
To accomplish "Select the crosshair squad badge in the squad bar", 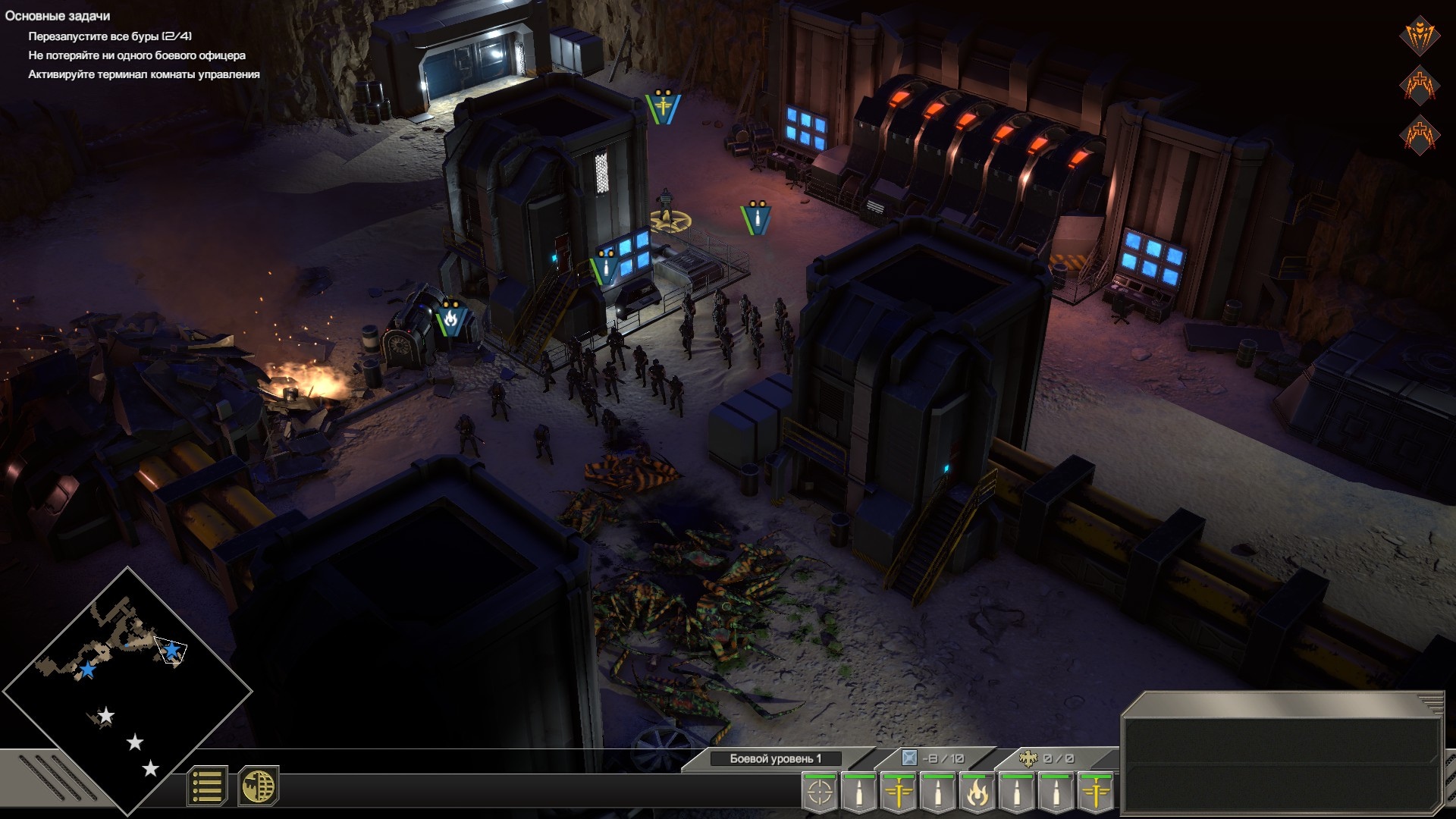I will 820,793.
